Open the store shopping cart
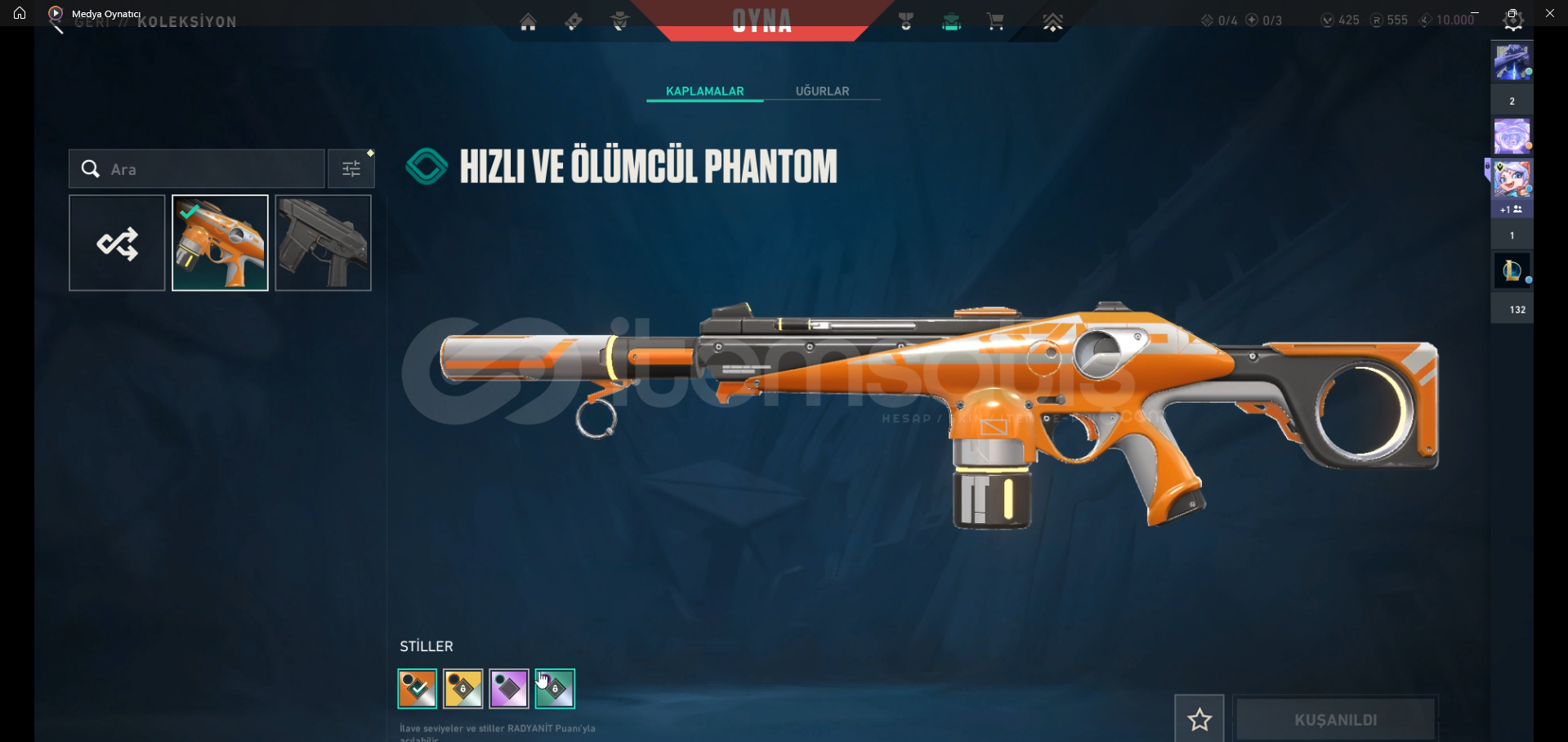 (x=995, y=22)
